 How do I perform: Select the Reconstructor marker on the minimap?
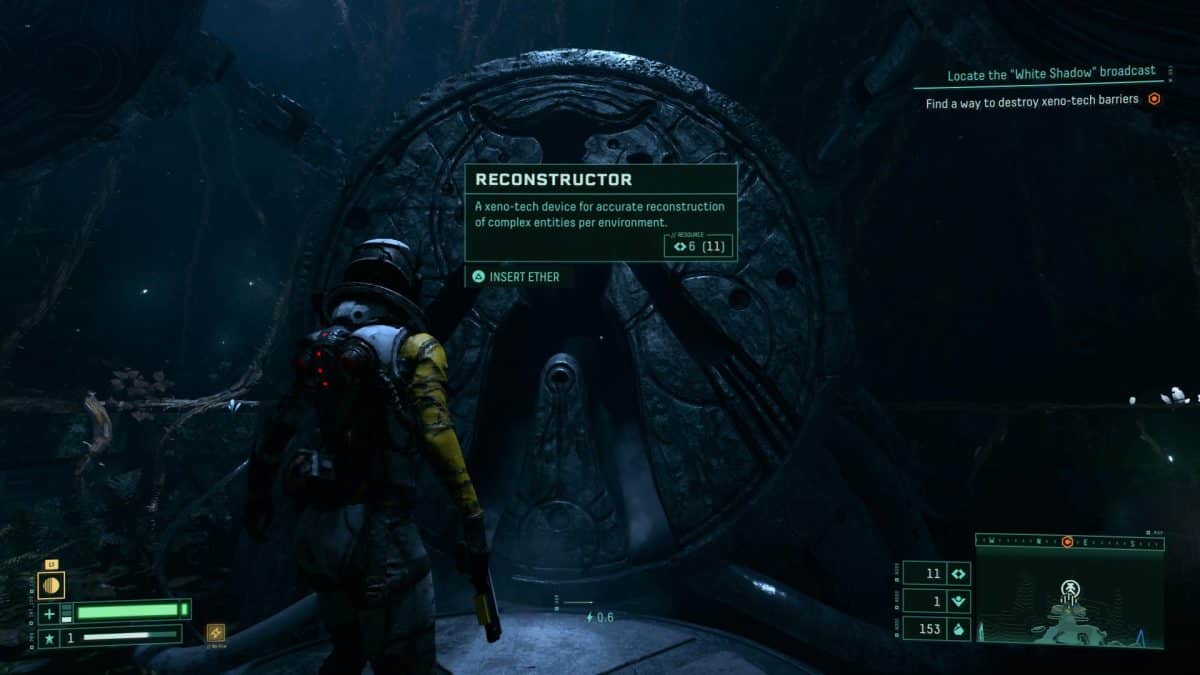point(1070,588)
